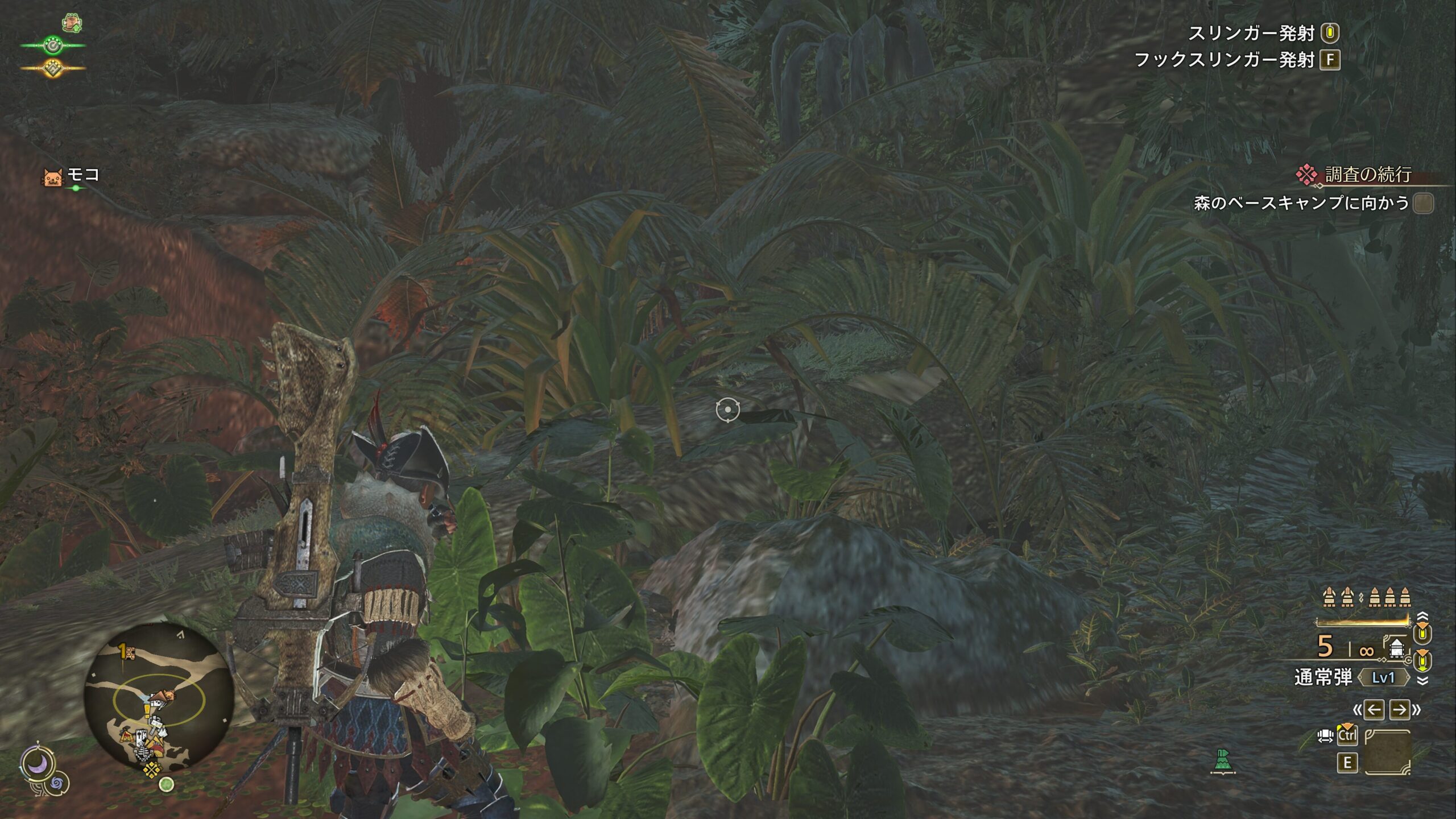Open the 調査の続行 quest tracker
This screenshot has width=1456, height=819.
[x=1367, y=175]
